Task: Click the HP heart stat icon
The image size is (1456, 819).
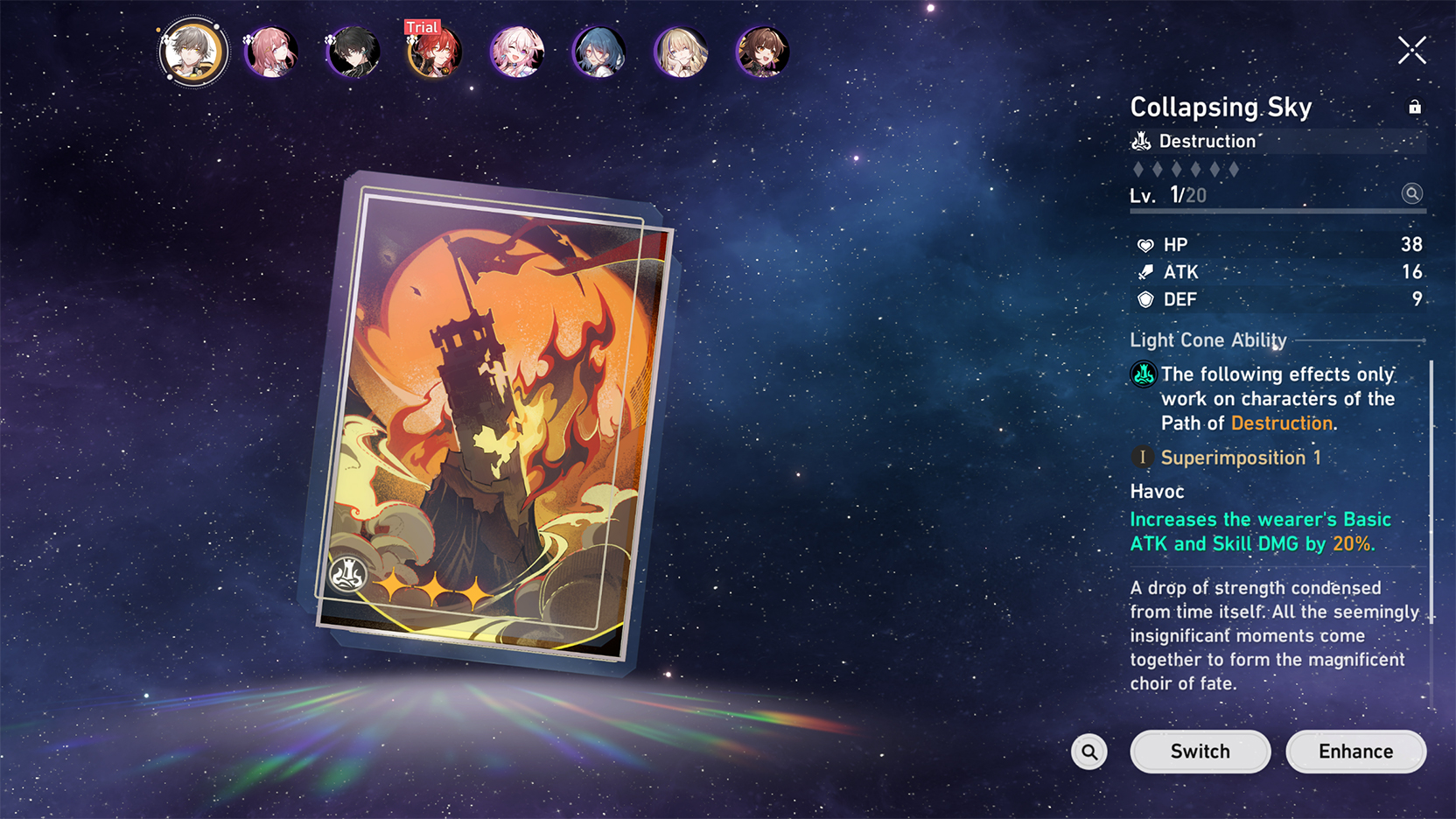Action: (1144, 245)
